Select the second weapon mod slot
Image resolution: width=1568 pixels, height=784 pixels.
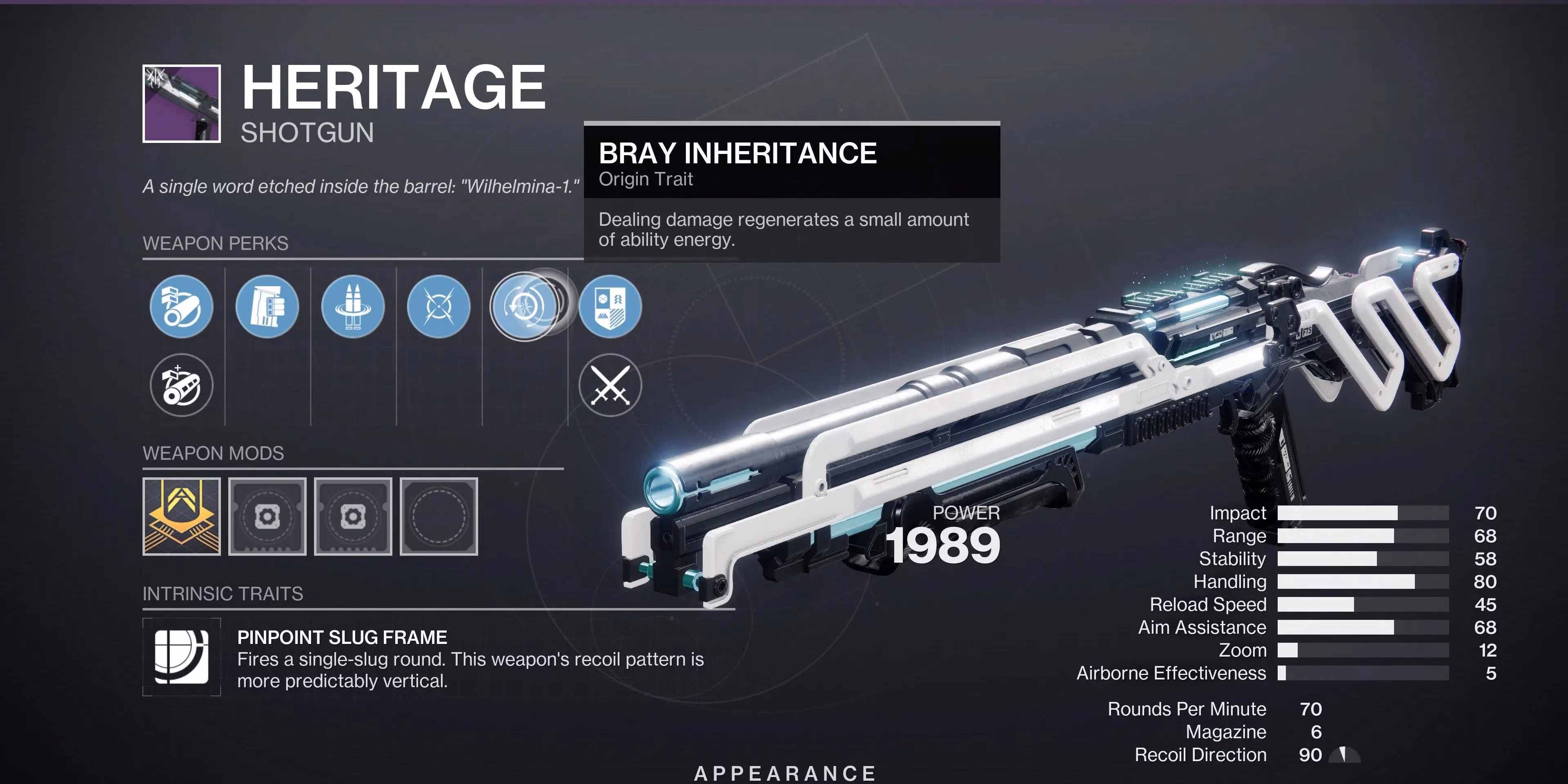[267, 517]
